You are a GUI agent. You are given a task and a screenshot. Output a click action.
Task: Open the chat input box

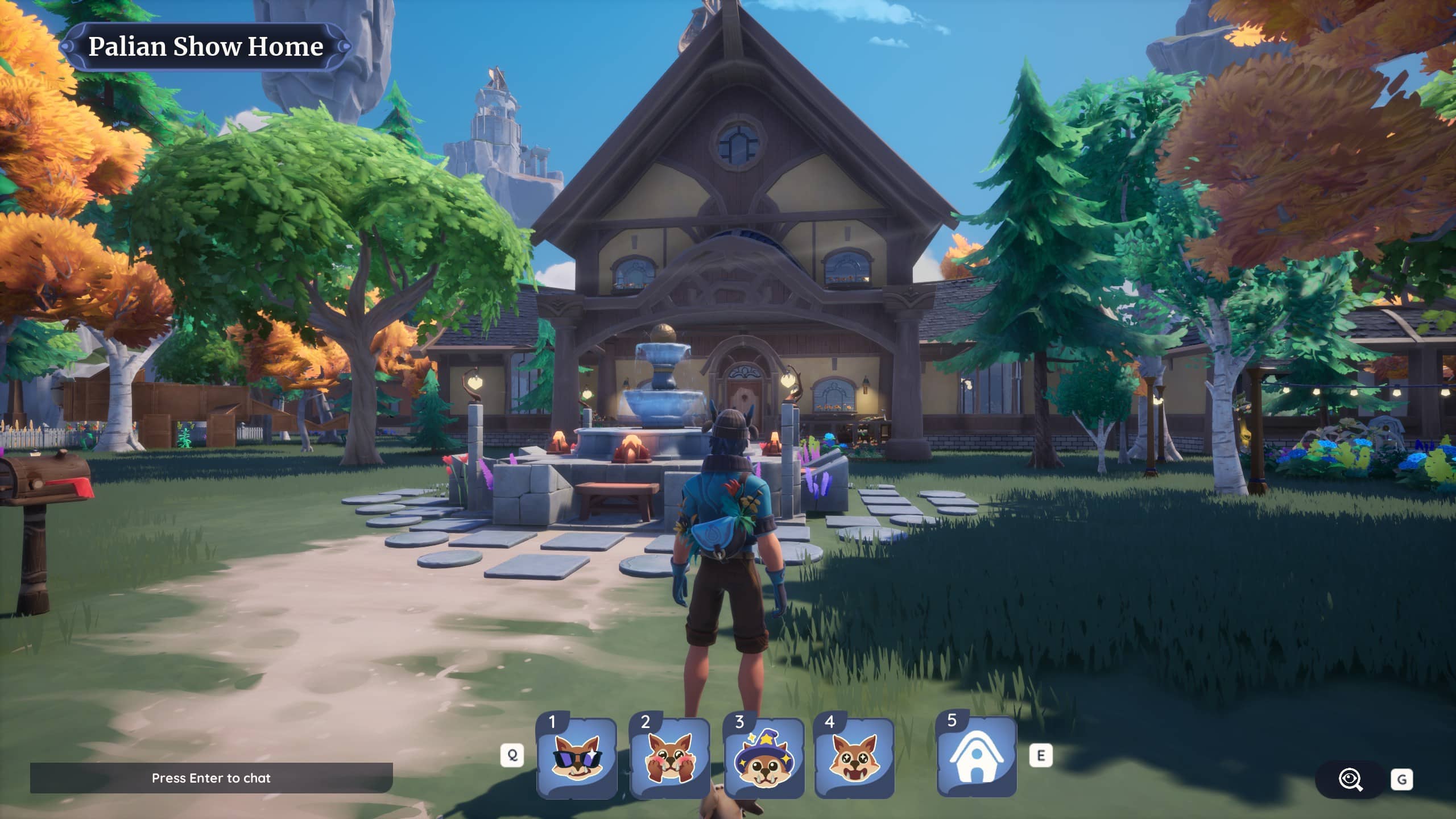[x=211, y=778]
